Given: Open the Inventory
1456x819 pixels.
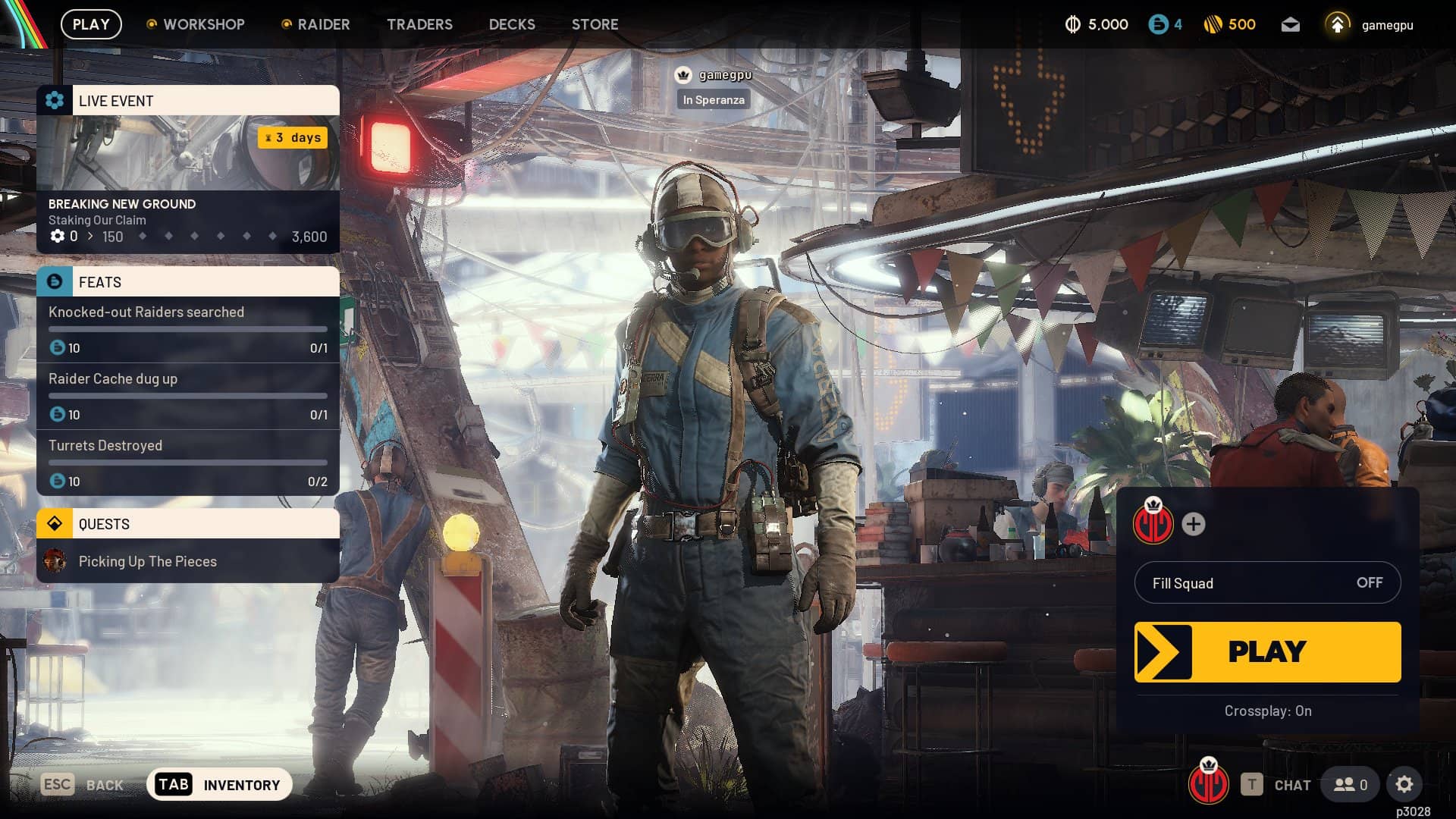Looking at the screenshot, I should 219,785.
